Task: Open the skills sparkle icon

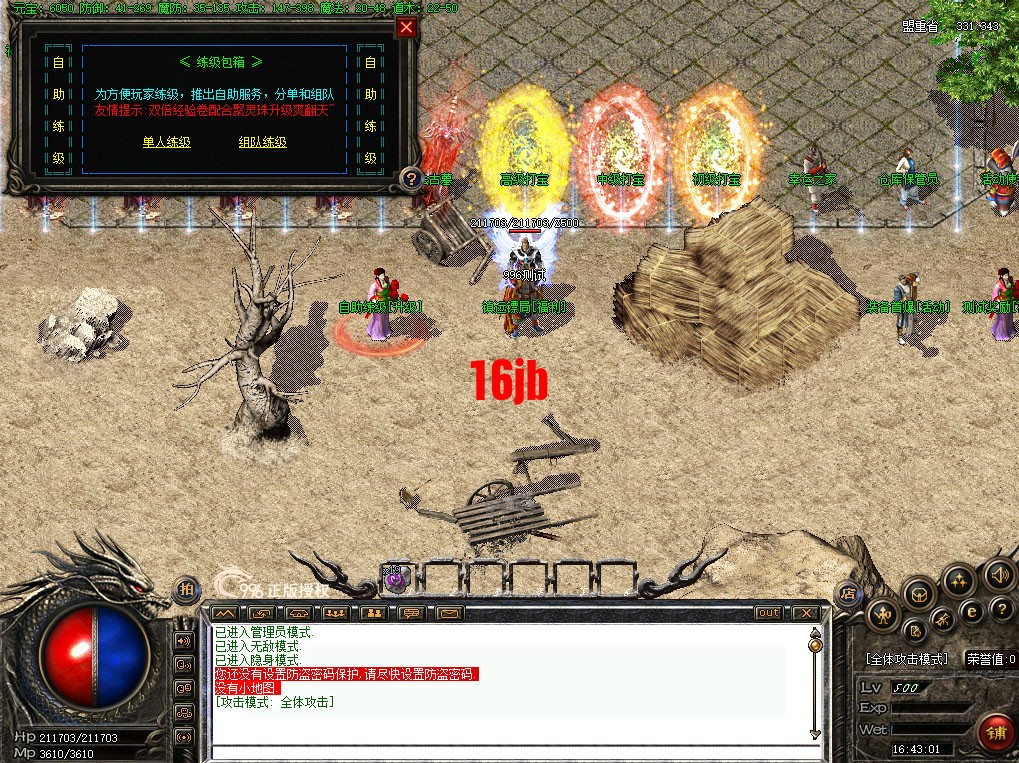Action: [959, 580]
